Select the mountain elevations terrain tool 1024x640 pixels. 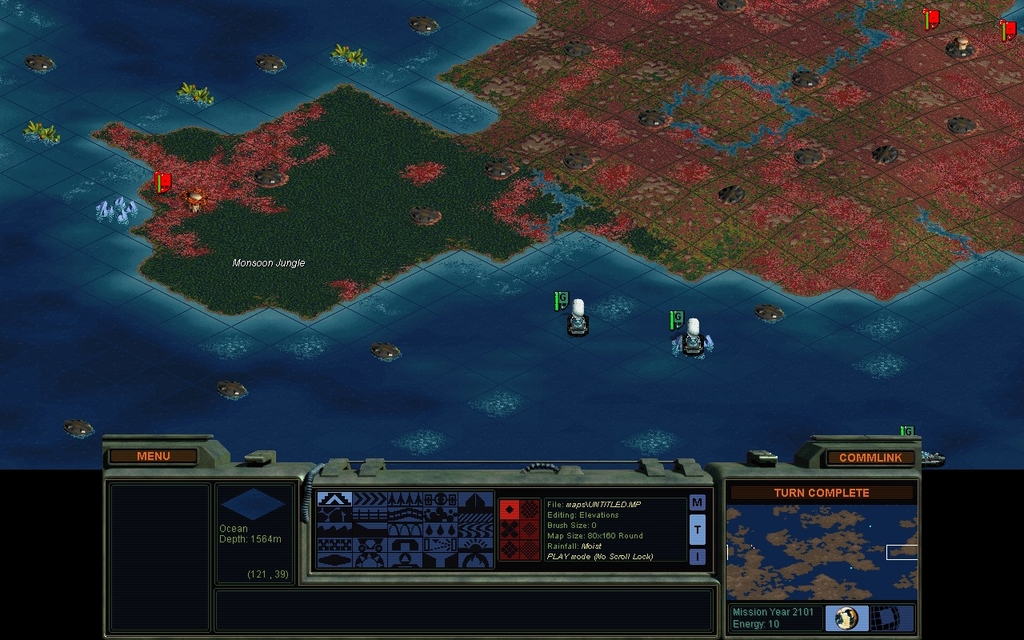(334, 499)
